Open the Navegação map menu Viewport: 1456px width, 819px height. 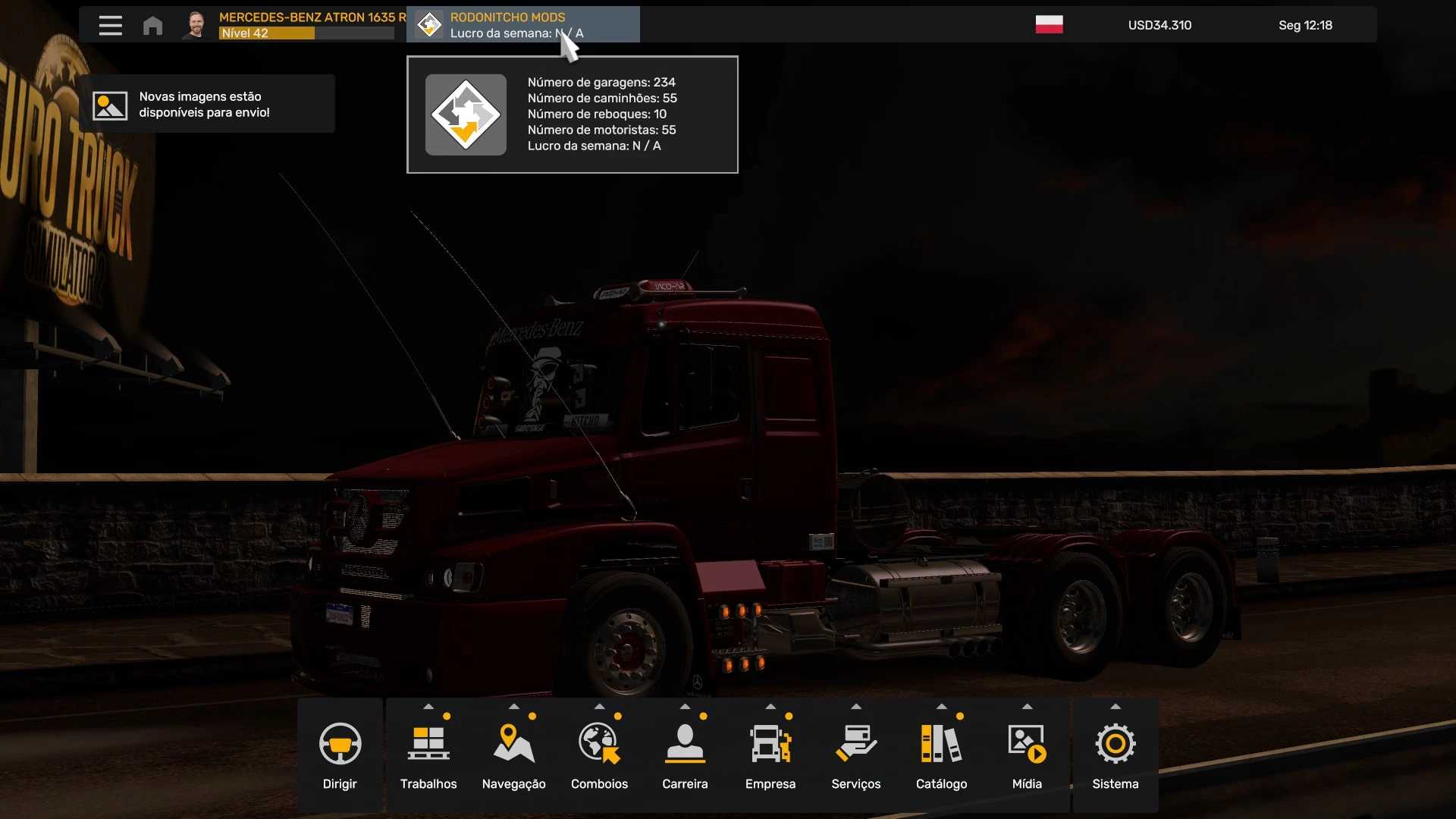point(514,755)
